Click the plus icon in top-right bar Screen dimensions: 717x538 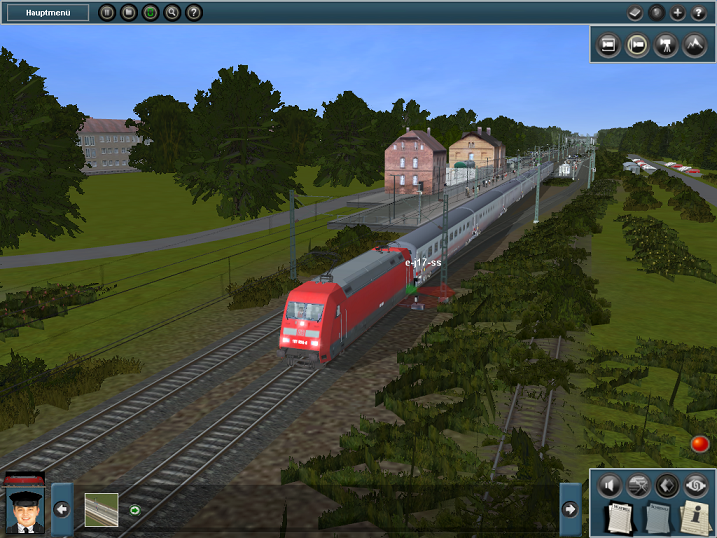click(x=677, y=13)
